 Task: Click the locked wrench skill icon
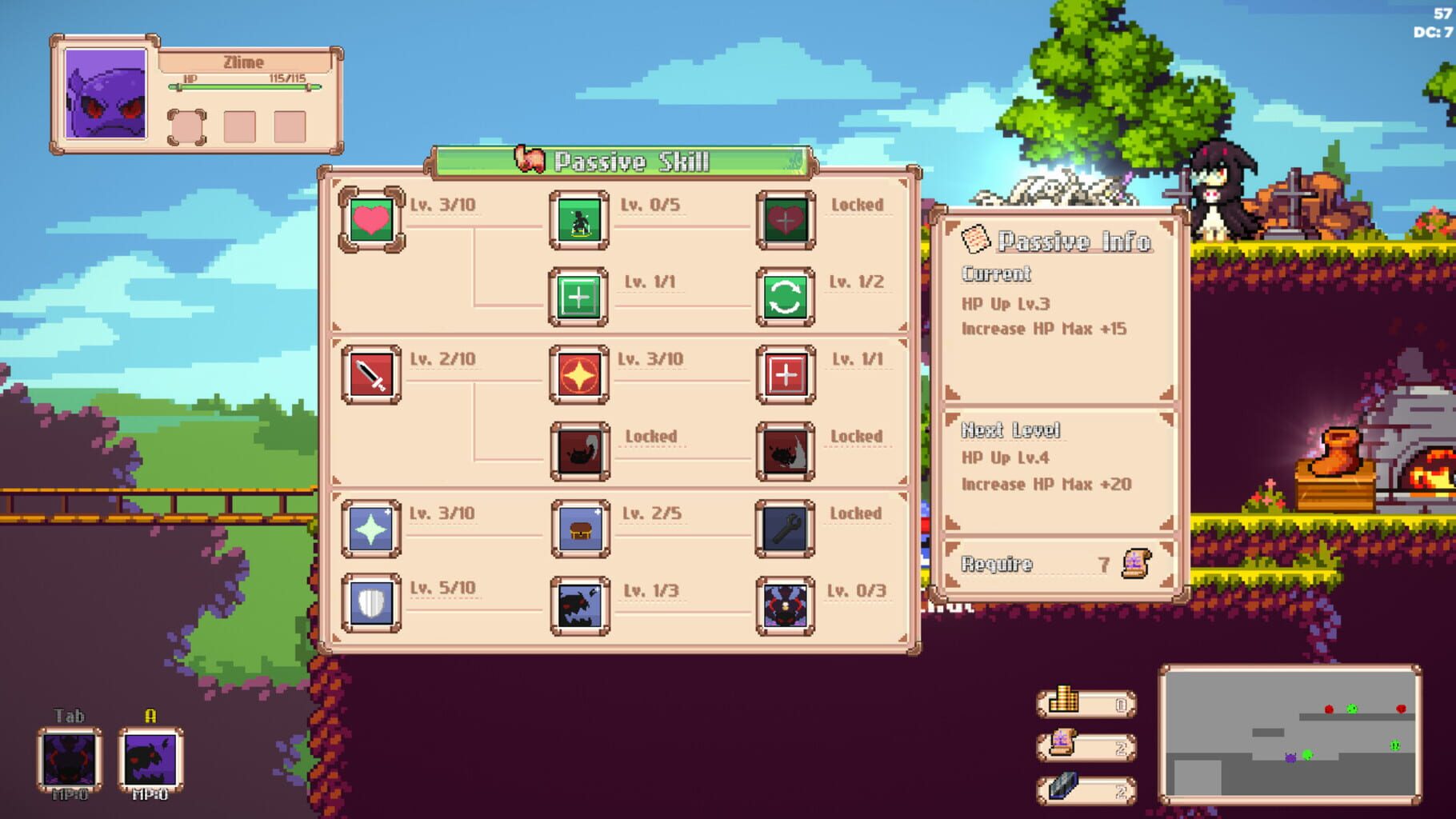tap(784, 529)
